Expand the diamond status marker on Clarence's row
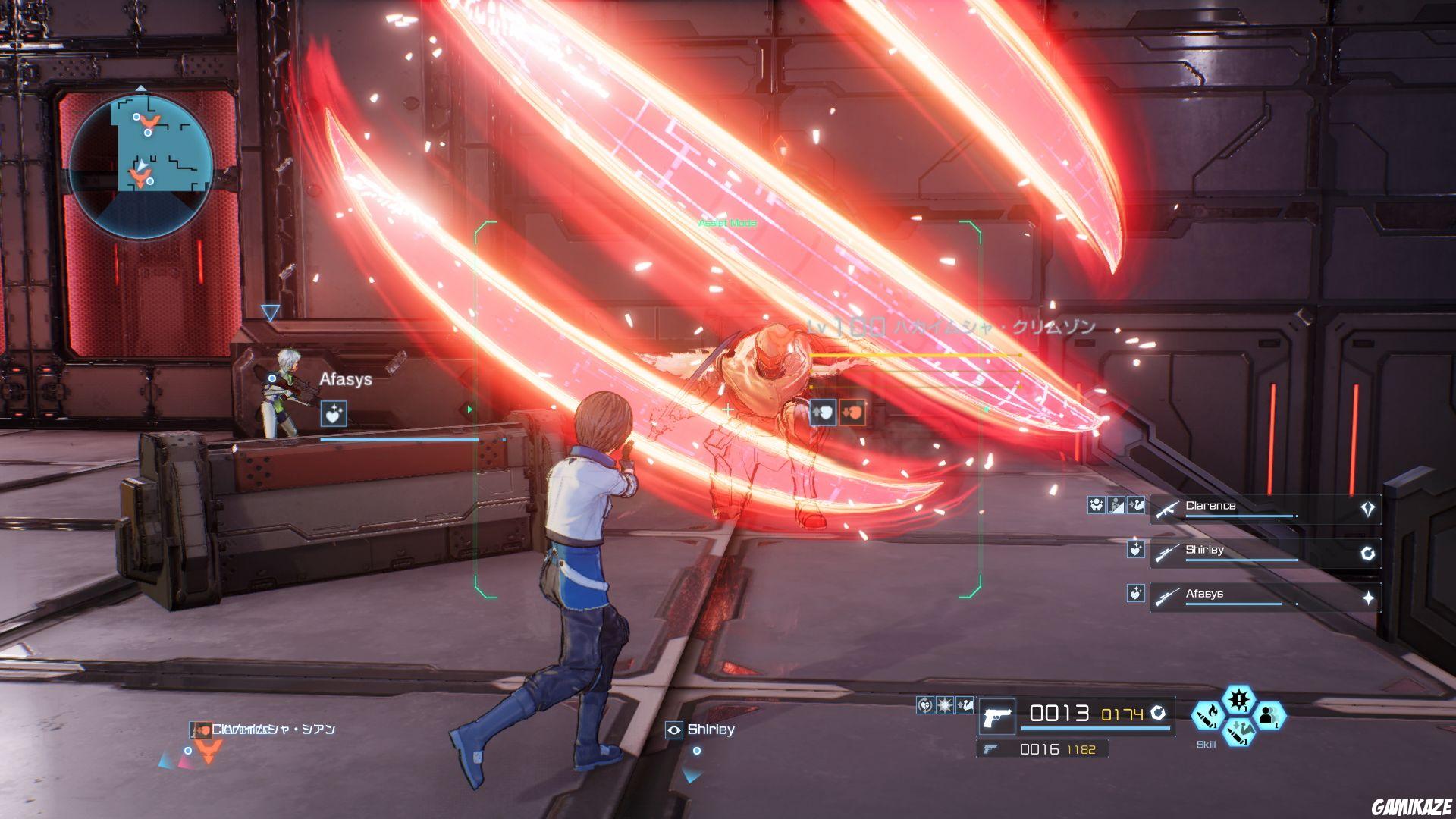Viewport: 1456px width, 819px height. pos(1367,509)
